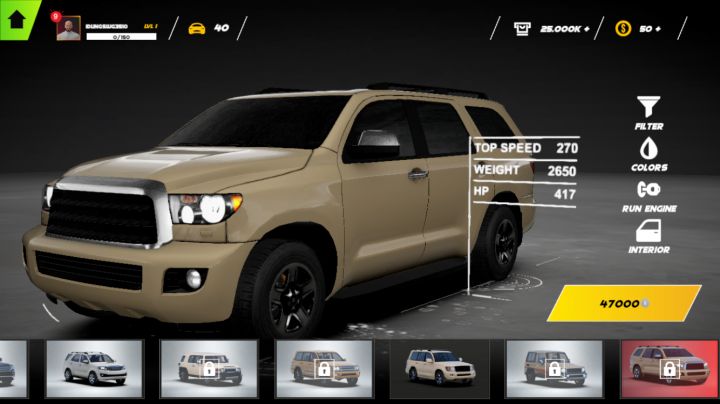720x404 pixels.
Task: View the car Interior
Action: [649, 236]
